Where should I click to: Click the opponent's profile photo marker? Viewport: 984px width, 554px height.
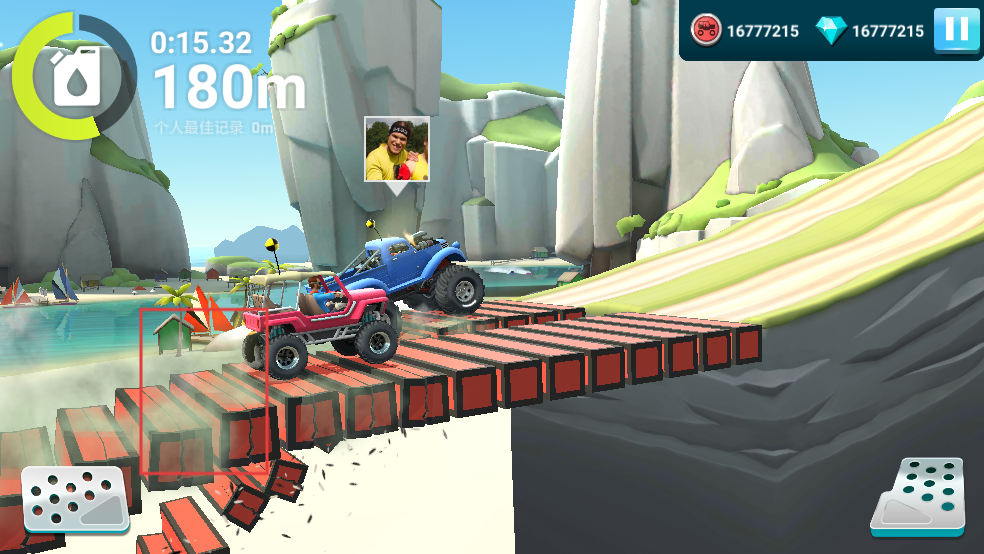pyautogui.click(x=397, y=149)
